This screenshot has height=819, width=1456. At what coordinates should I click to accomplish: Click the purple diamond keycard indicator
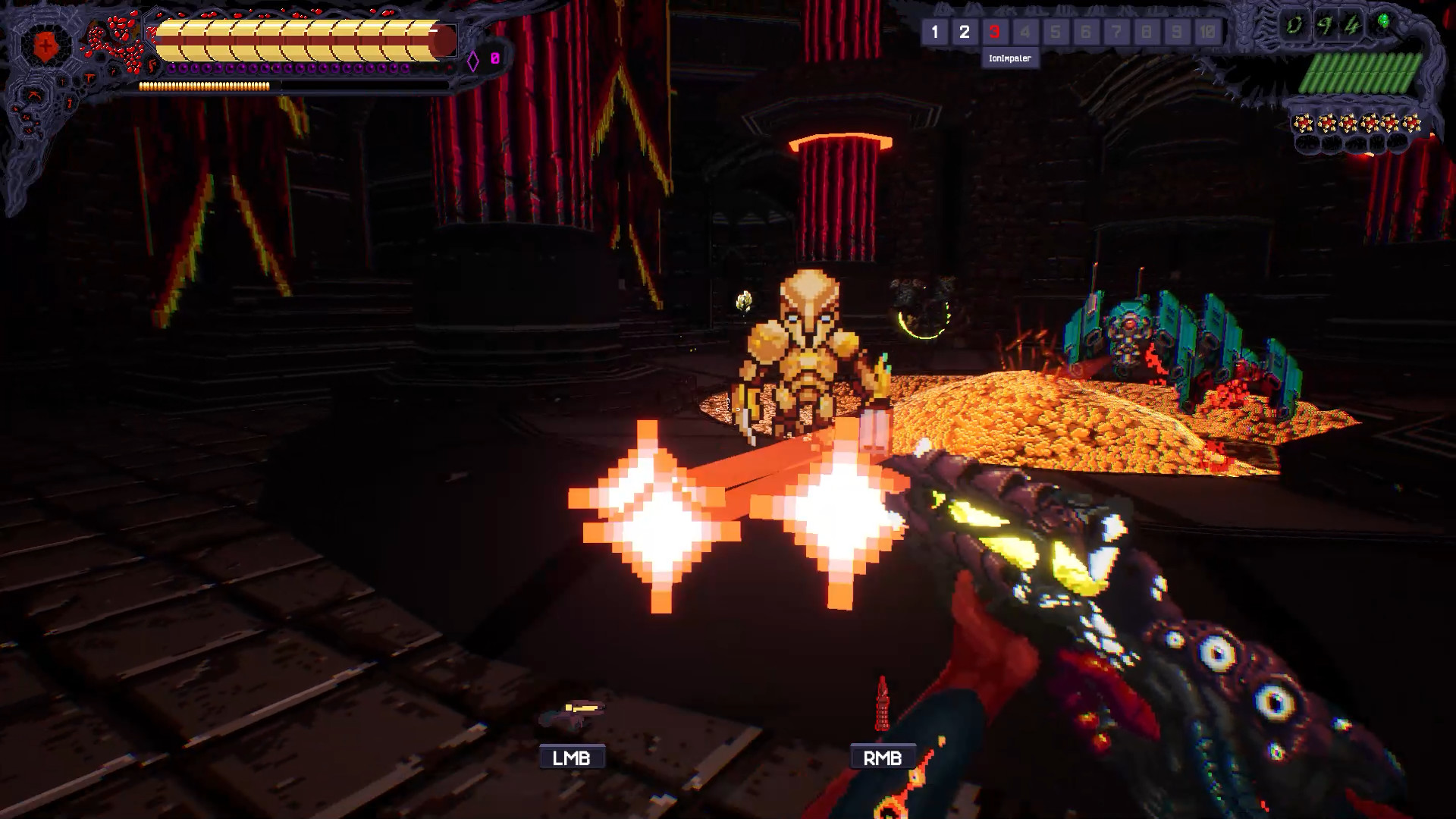pyautogui.click(x=474, y=59)
